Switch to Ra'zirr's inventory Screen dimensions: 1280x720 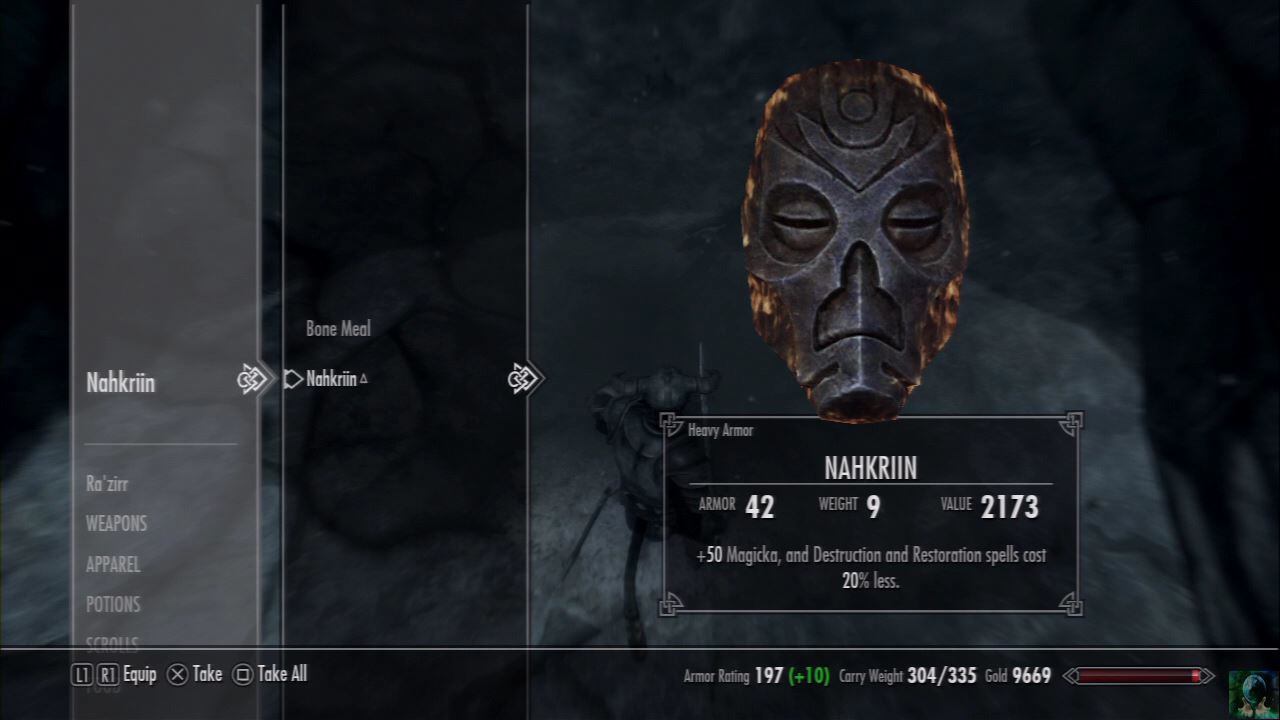[107, 485]
